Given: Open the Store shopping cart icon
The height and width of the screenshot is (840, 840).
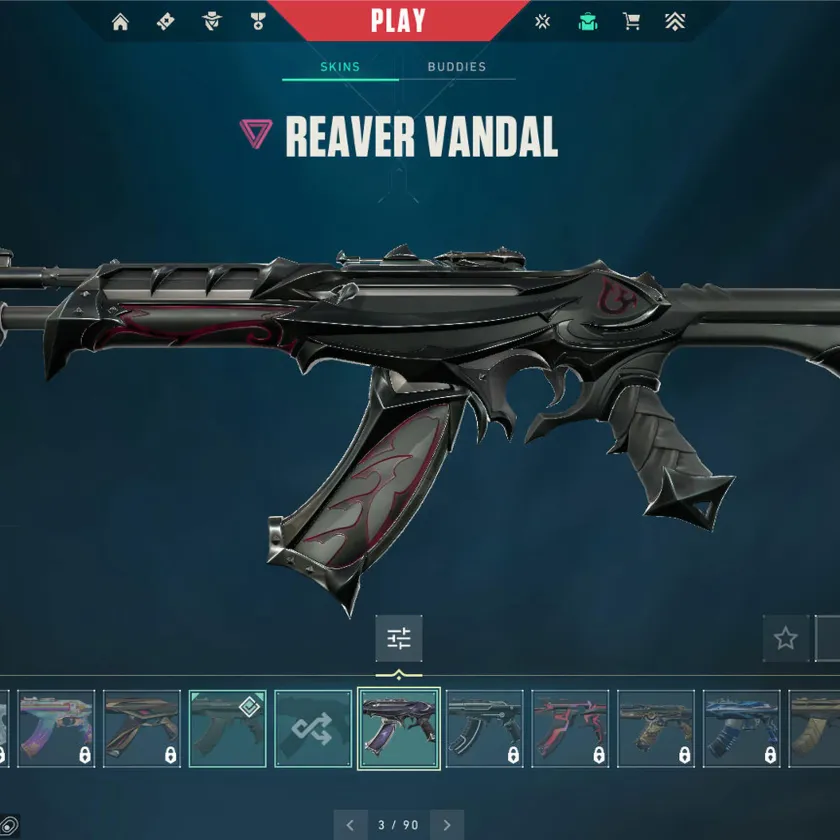Looking at the screenshot, I should 632,22.
